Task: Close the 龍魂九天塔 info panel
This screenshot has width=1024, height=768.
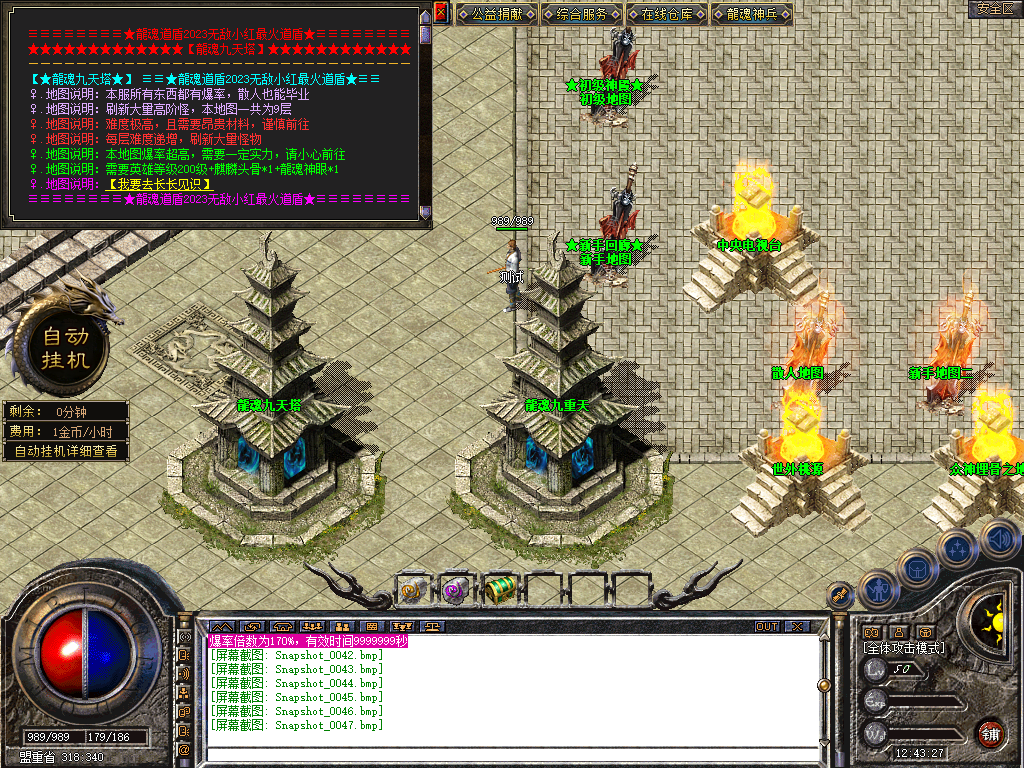Action: [x=441, y=12]
